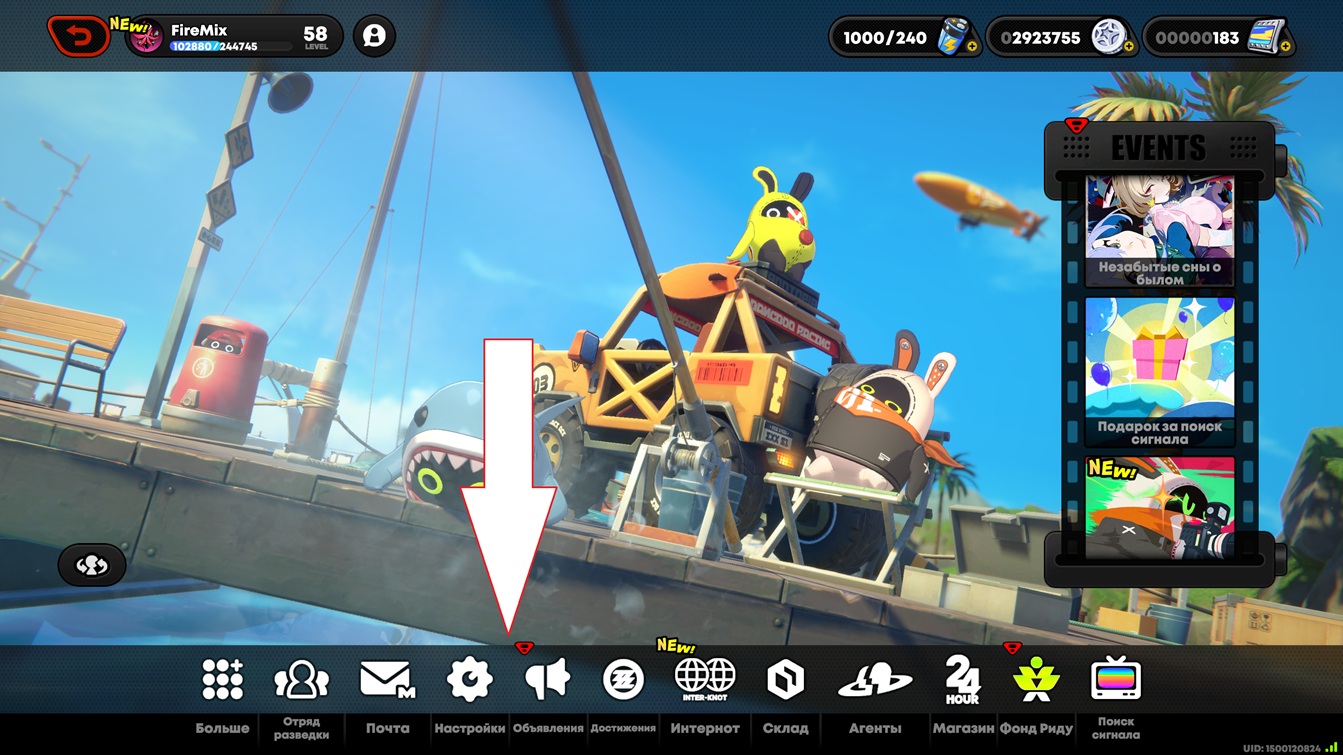
Task: Open the Почта mailbox
Action: point(387,680)
